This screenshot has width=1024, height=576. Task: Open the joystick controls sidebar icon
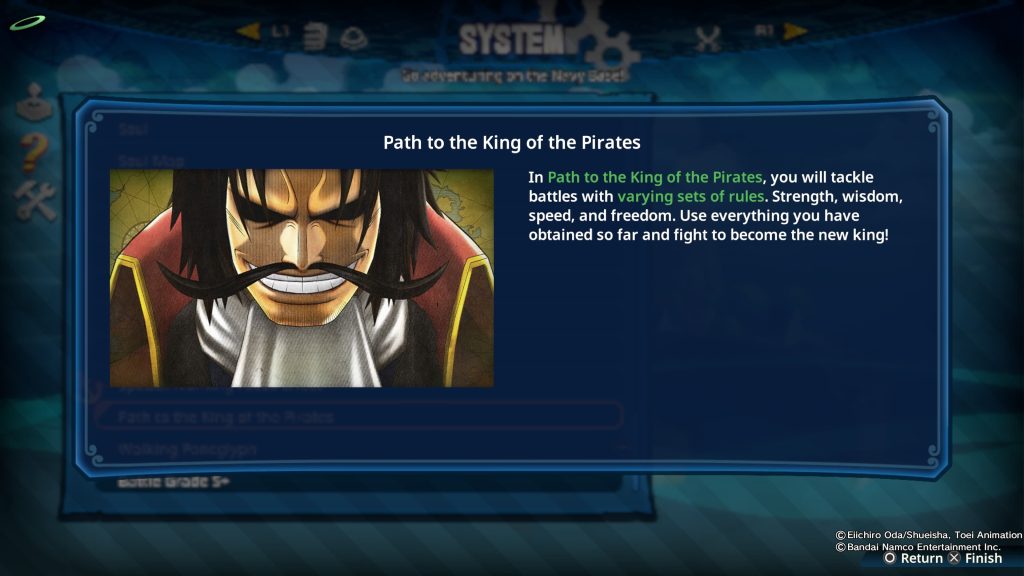point(33,100)
